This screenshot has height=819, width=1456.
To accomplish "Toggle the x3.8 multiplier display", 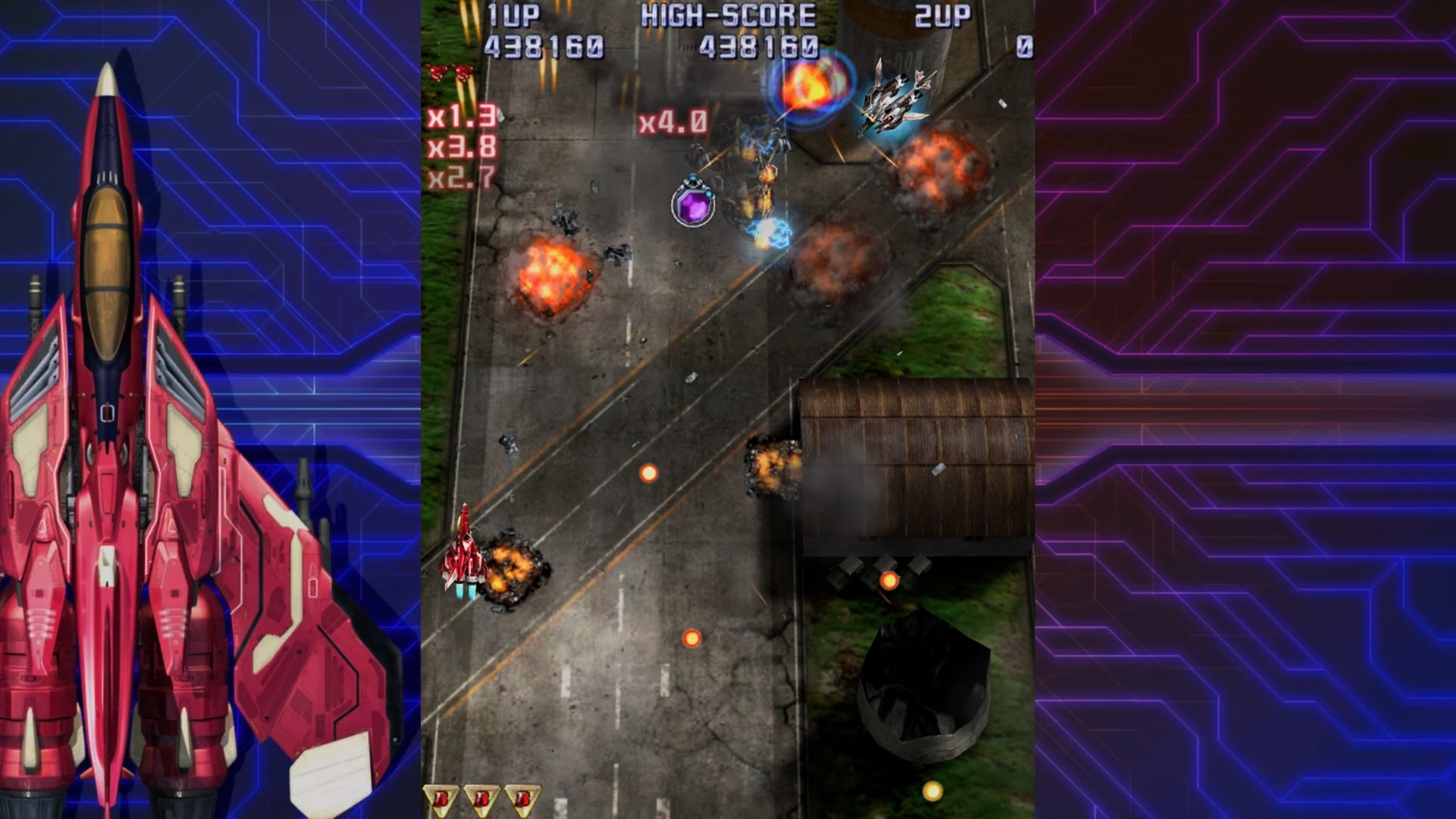I will point(463,149).
